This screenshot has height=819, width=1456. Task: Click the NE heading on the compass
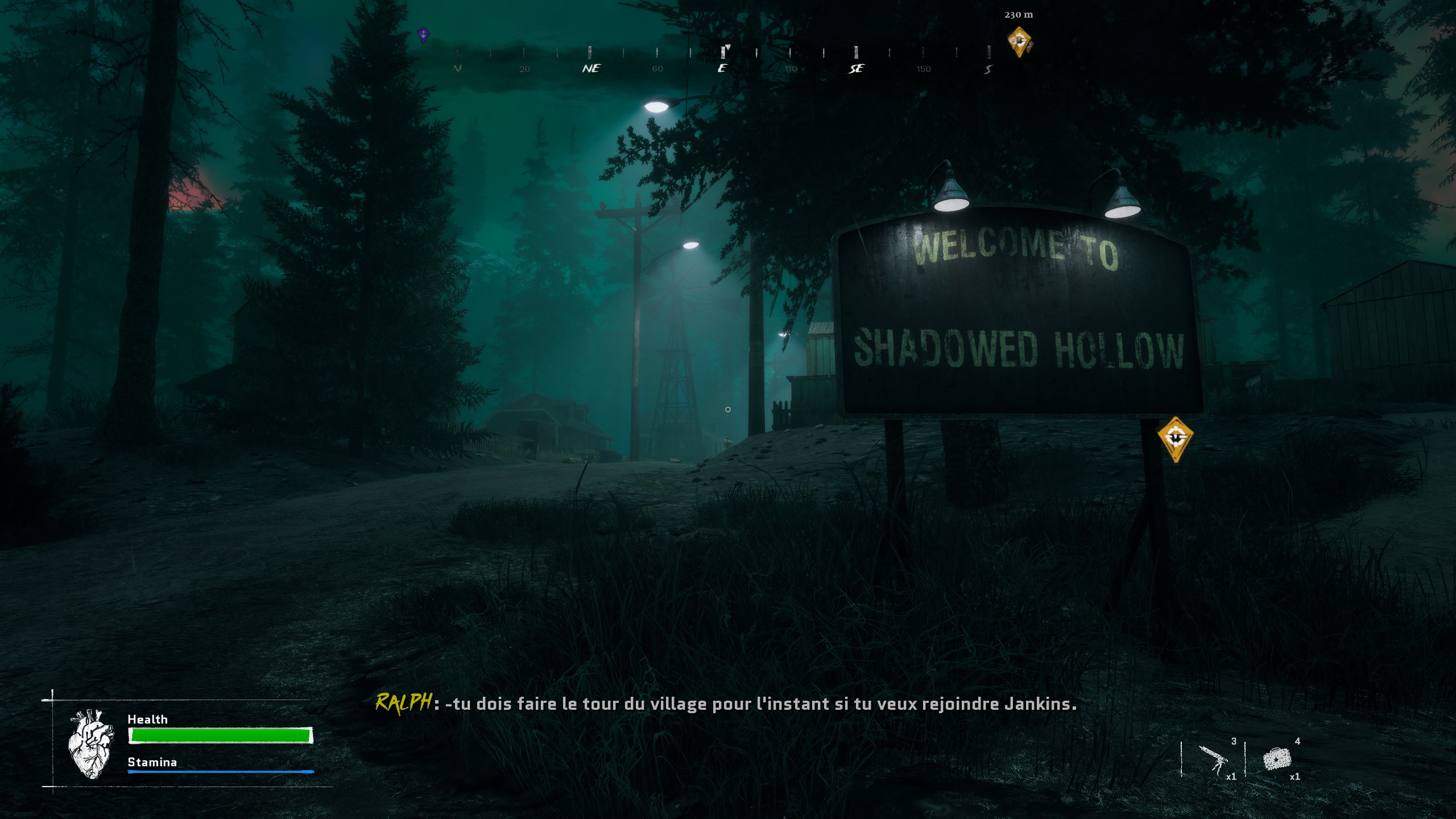(591, 68)
